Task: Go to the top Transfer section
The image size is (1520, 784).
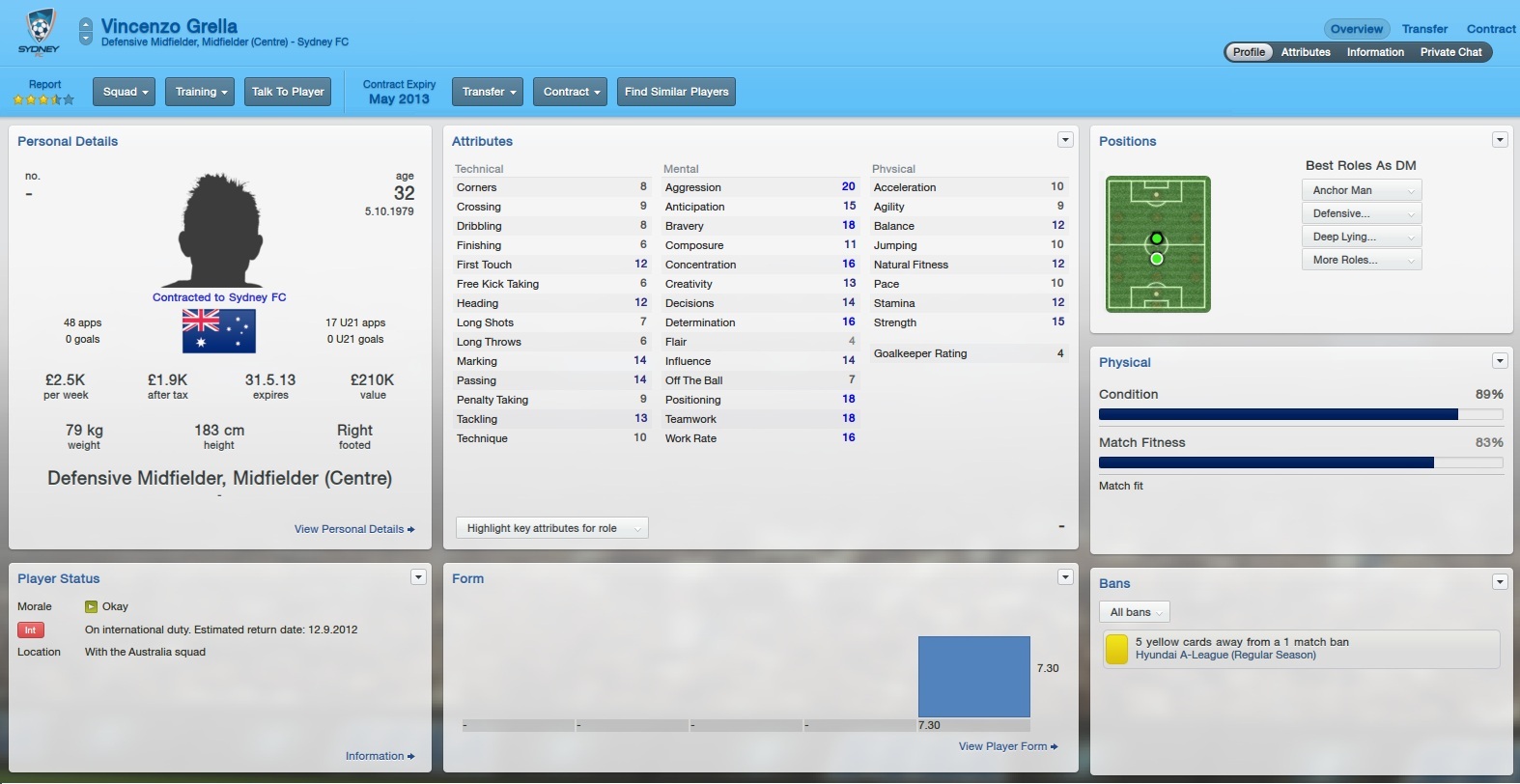Action: click(x=1424, y=29)
